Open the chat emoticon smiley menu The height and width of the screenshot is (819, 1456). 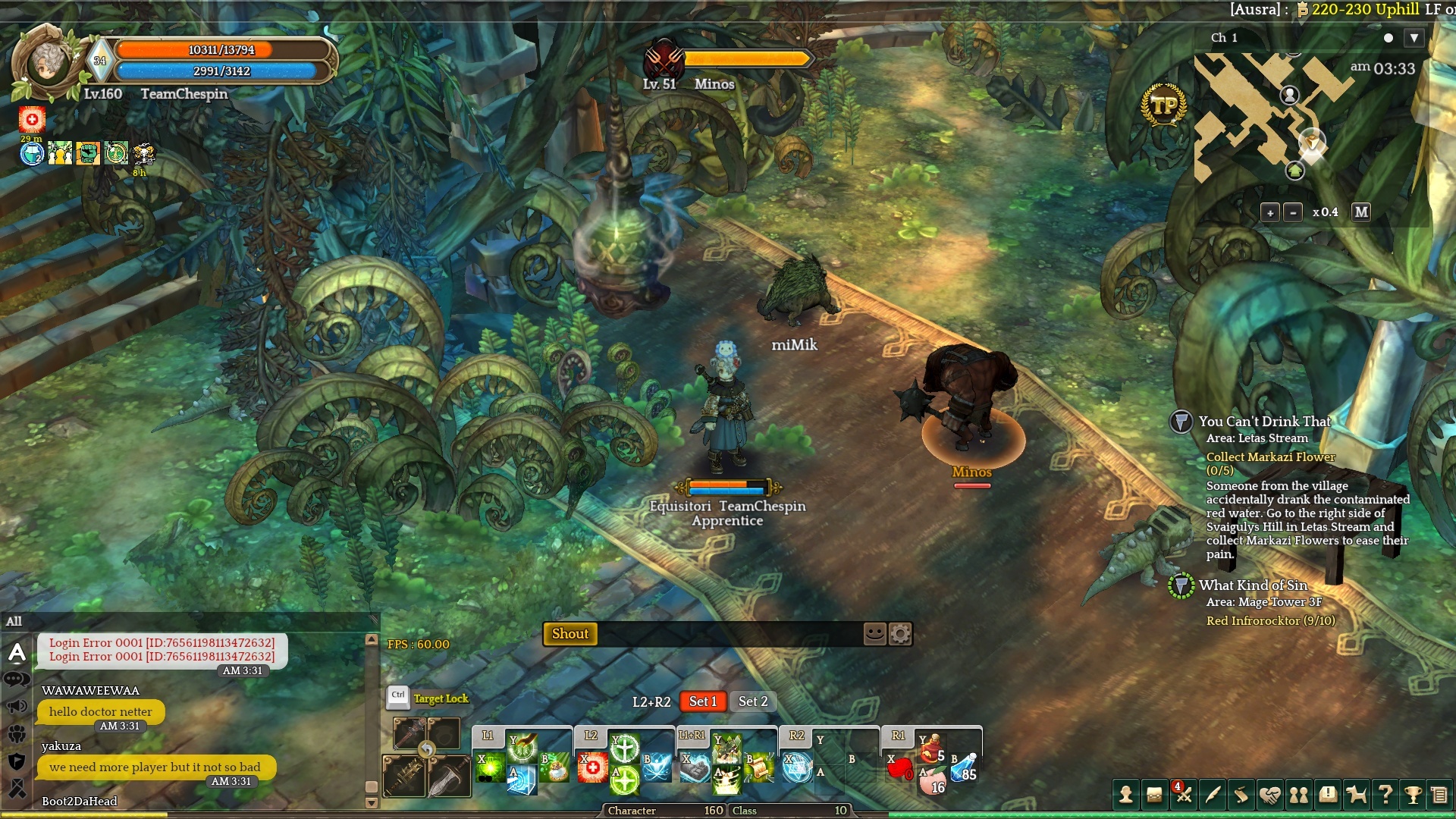(x=875, y=633)
